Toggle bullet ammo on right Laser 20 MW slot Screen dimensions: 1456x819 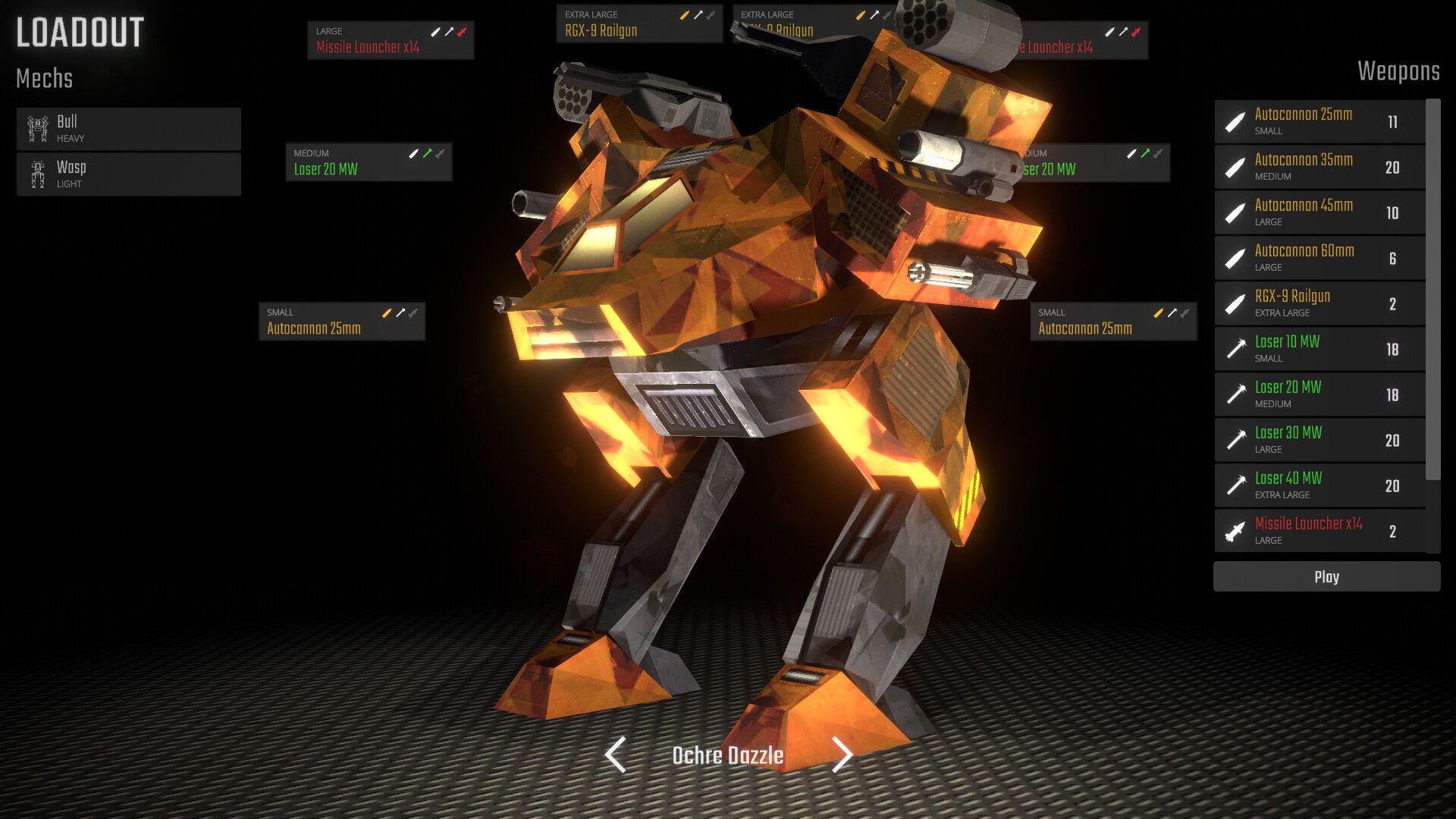[x=1132, y=154]
